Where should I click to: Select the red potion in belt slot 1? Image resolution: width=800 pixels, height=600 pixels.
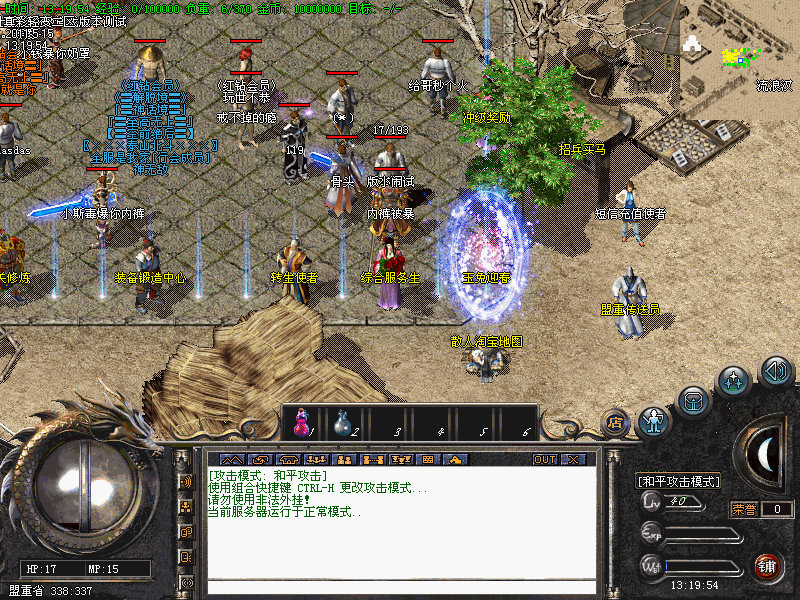tap(300, 425)
